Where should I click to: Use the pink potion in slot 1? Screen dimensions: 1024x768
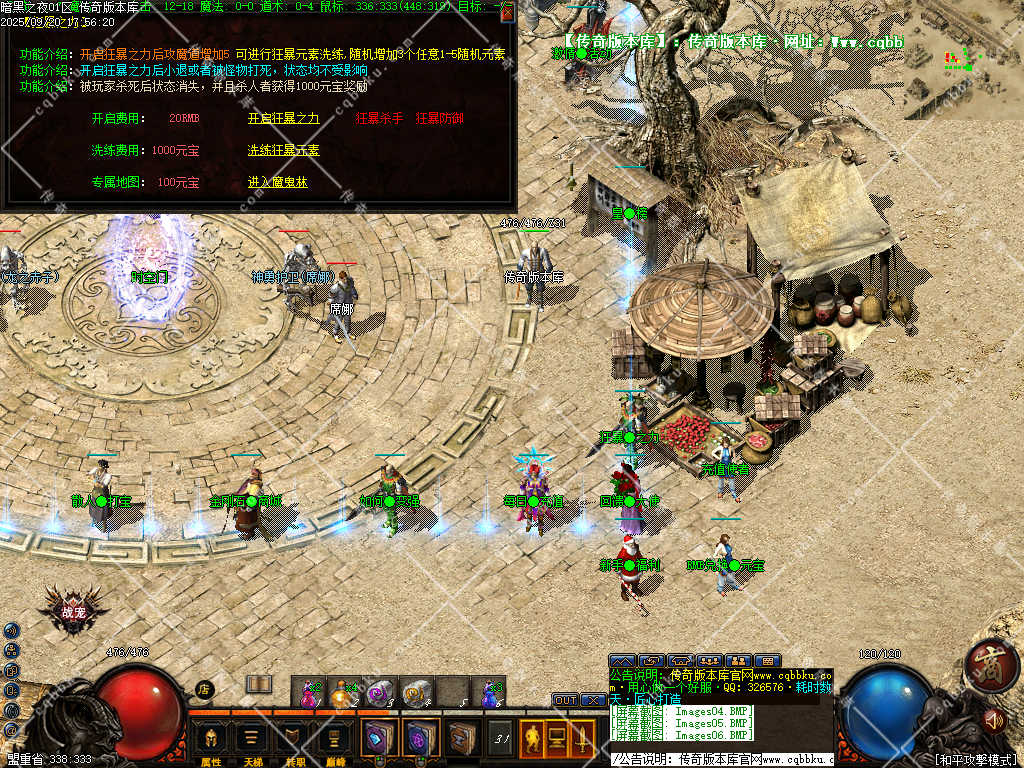[x=308, y=692]
